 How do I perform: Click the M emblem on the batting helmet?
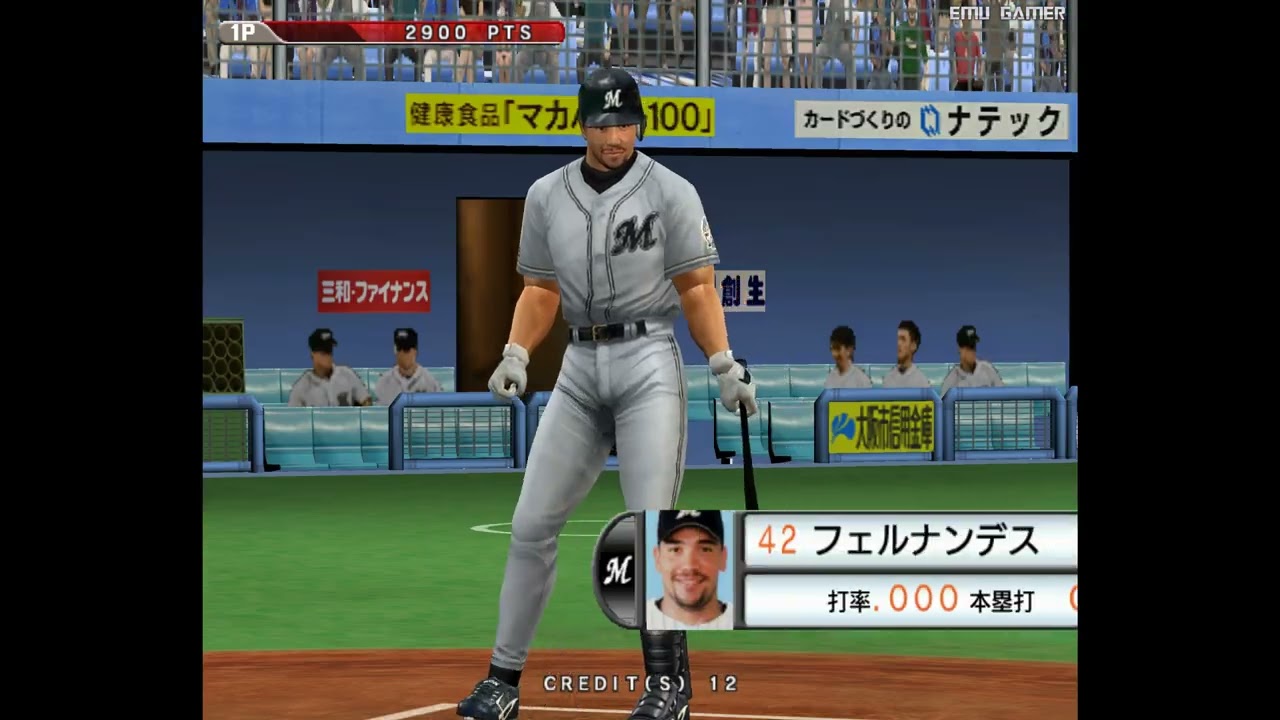615,97
